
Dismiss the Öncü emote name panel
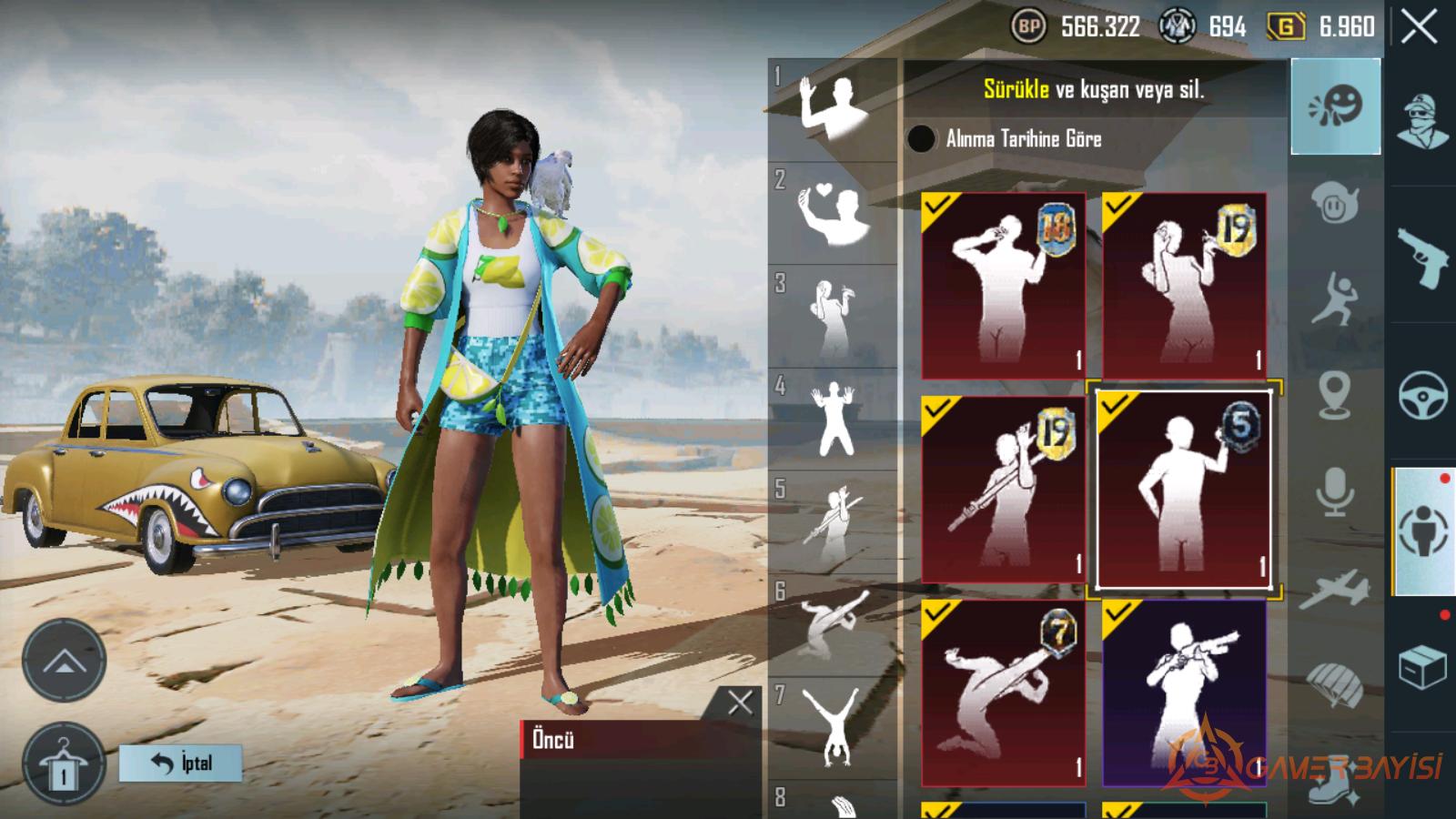(x=740, y=702)
